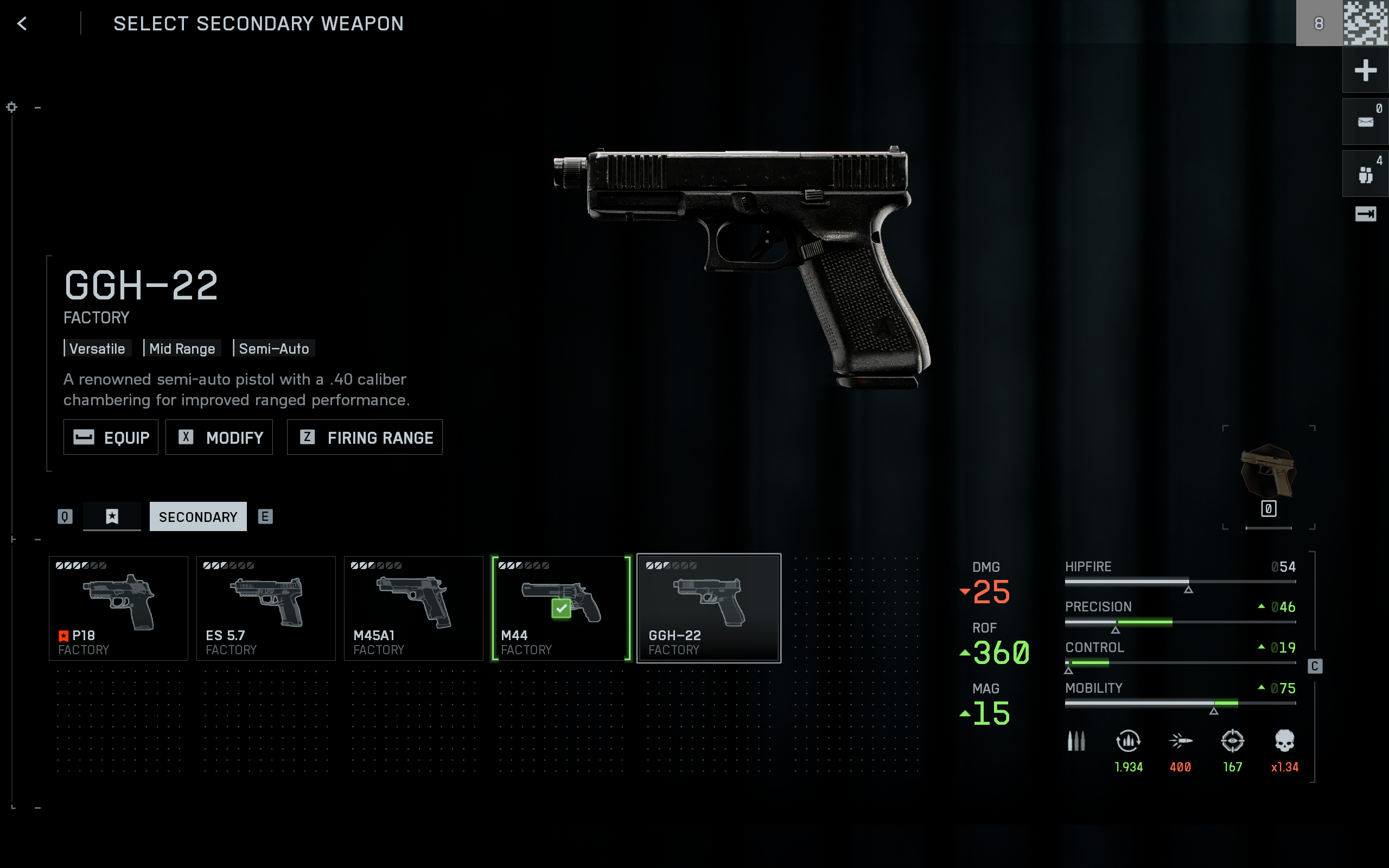The width and height of the screenshot is (1389, 868).
Task: Open the friends list showing 4 players
Action: coord(1366,172)
